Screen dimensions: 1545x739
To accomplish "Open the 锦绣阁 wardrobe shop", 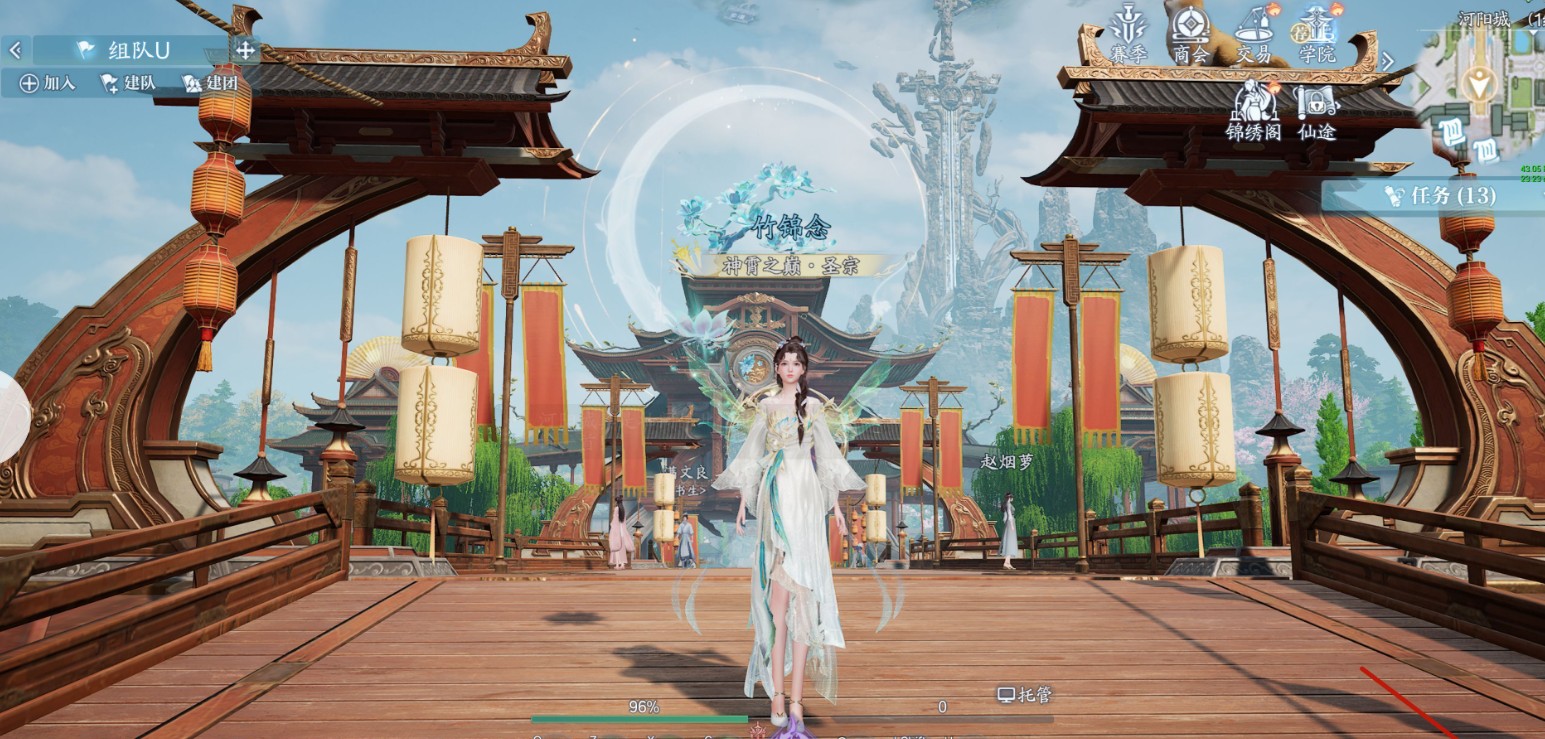I will click(x=1253, y=110).
